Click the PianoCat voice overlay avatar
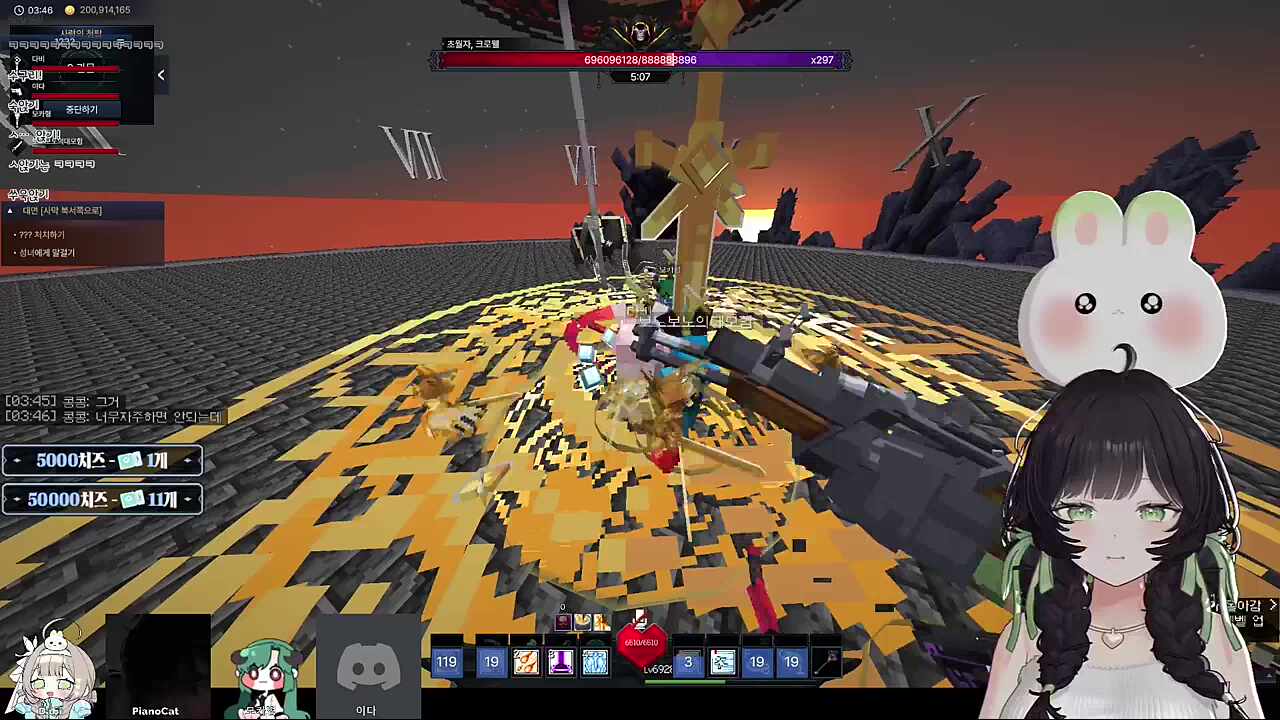Image resolution: width=1280 pixels, height=720 pixels. 156,665
